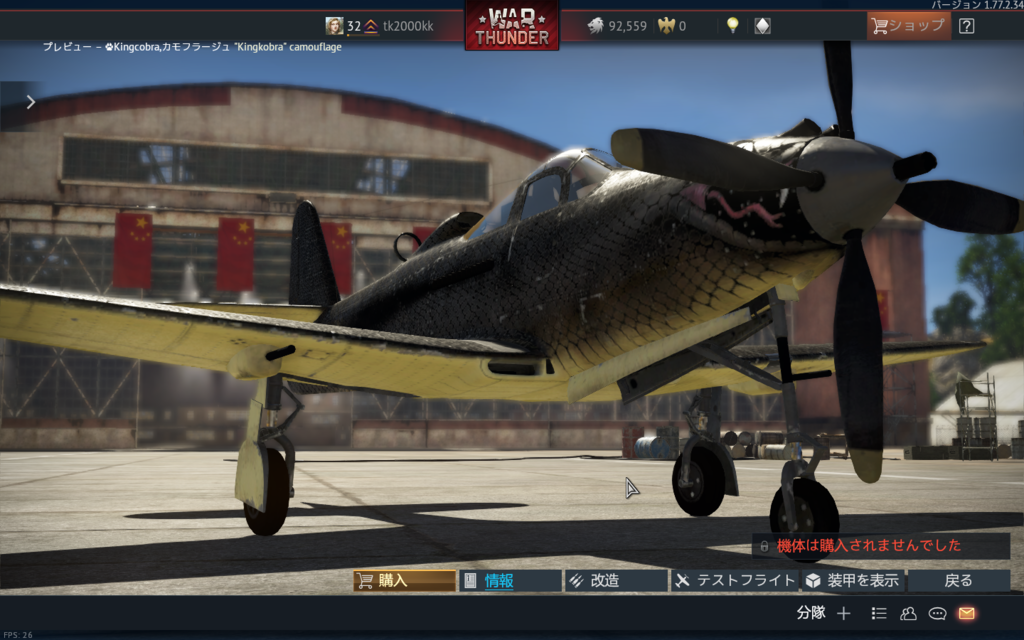Viewport: 1024px width, 640px height.
Task: Open the tk2000kk player profile
Action: [408, 26]
